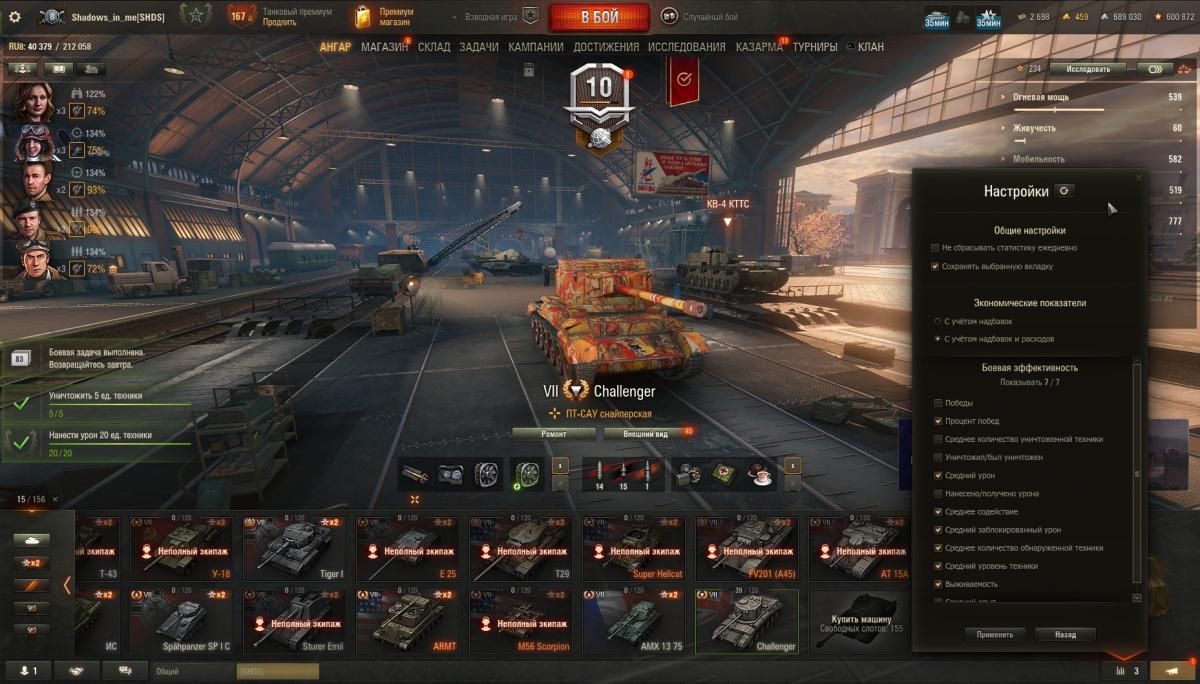Start the battle with the В БОЙ button
This screenshot has width=1200, height=684.
point(599,17)
